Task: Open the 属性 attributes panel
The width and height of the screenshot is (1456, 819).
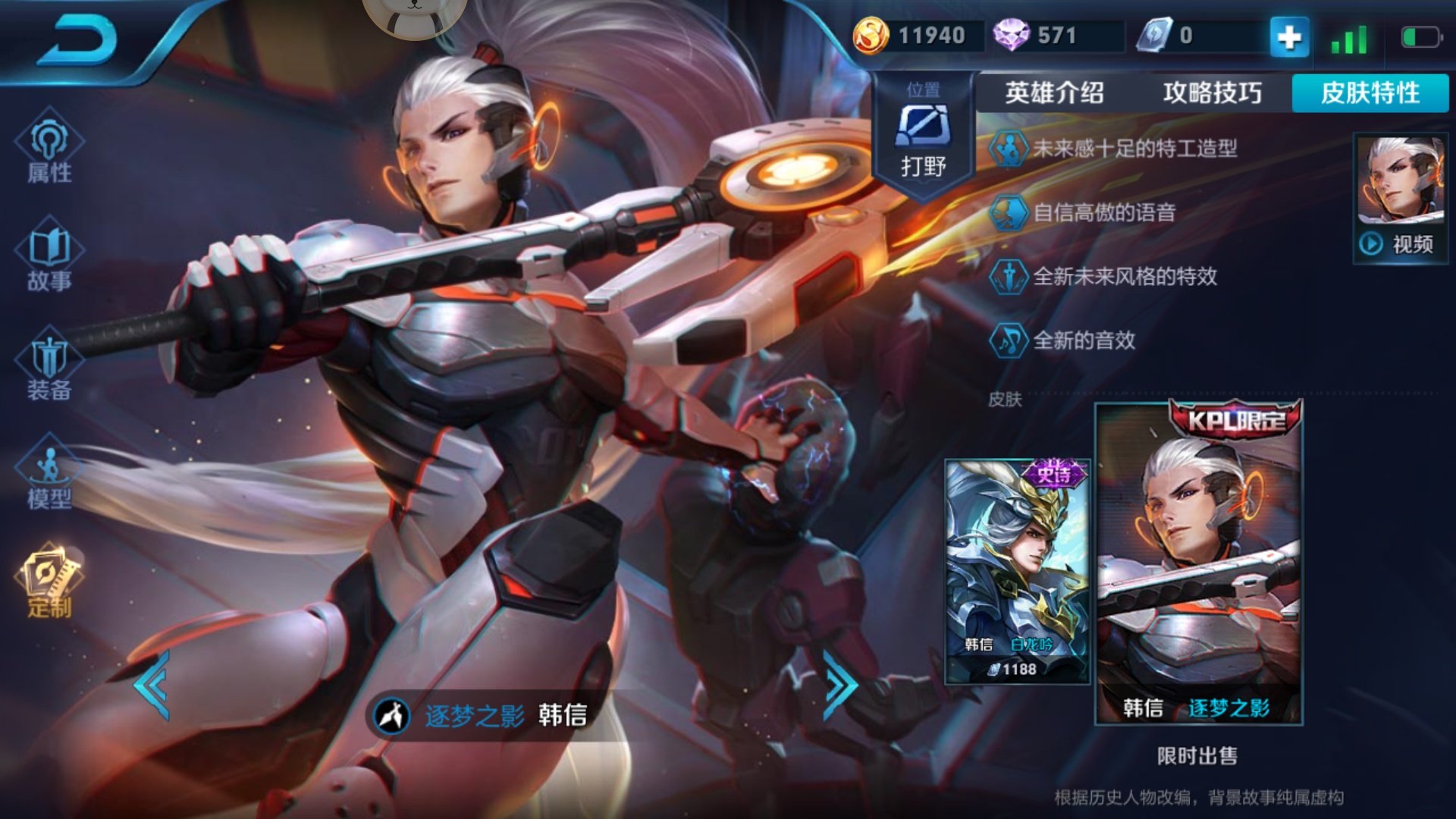Action: click(49, 150)
